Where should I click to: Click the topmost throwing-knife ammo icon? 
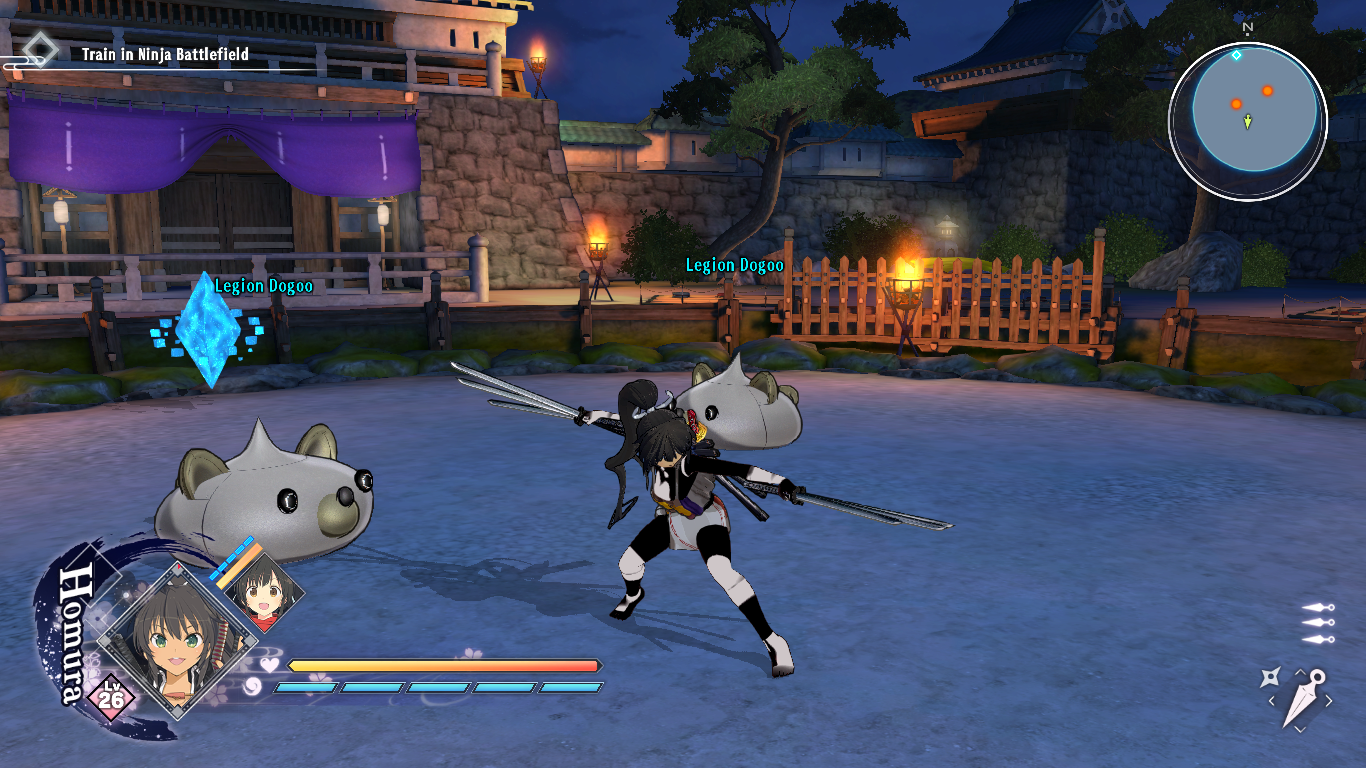click(x=1318, y=608)
